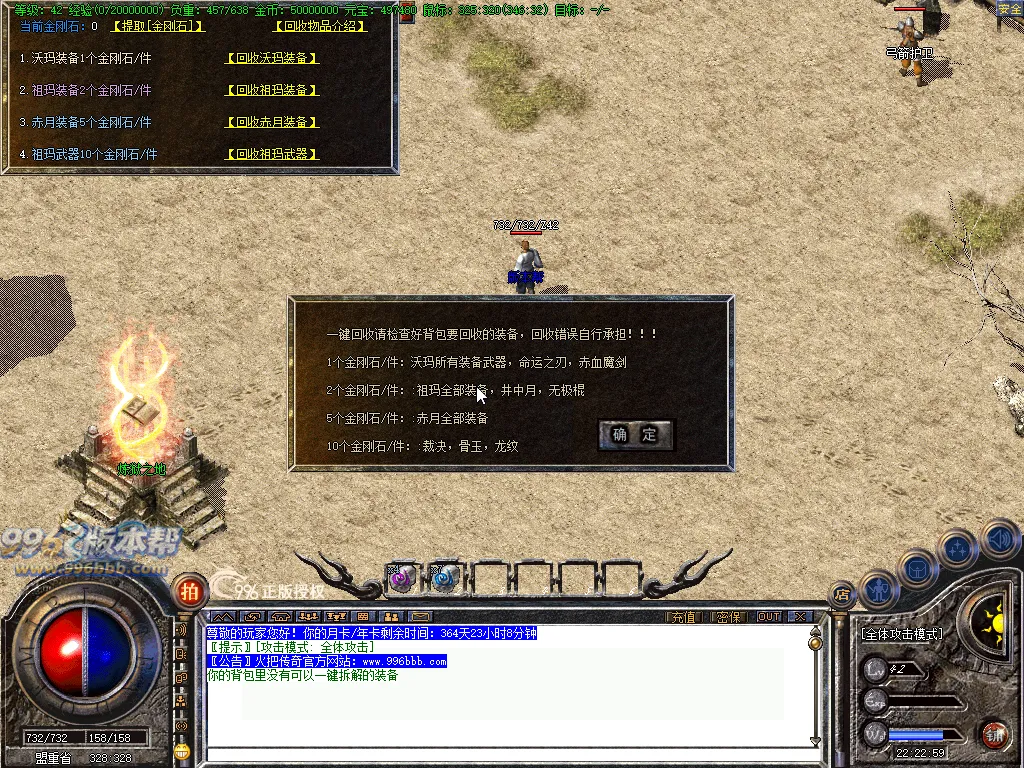Click the 充值 recharge button
This screenshot has height=768, width=1024.
coord(683,617)
